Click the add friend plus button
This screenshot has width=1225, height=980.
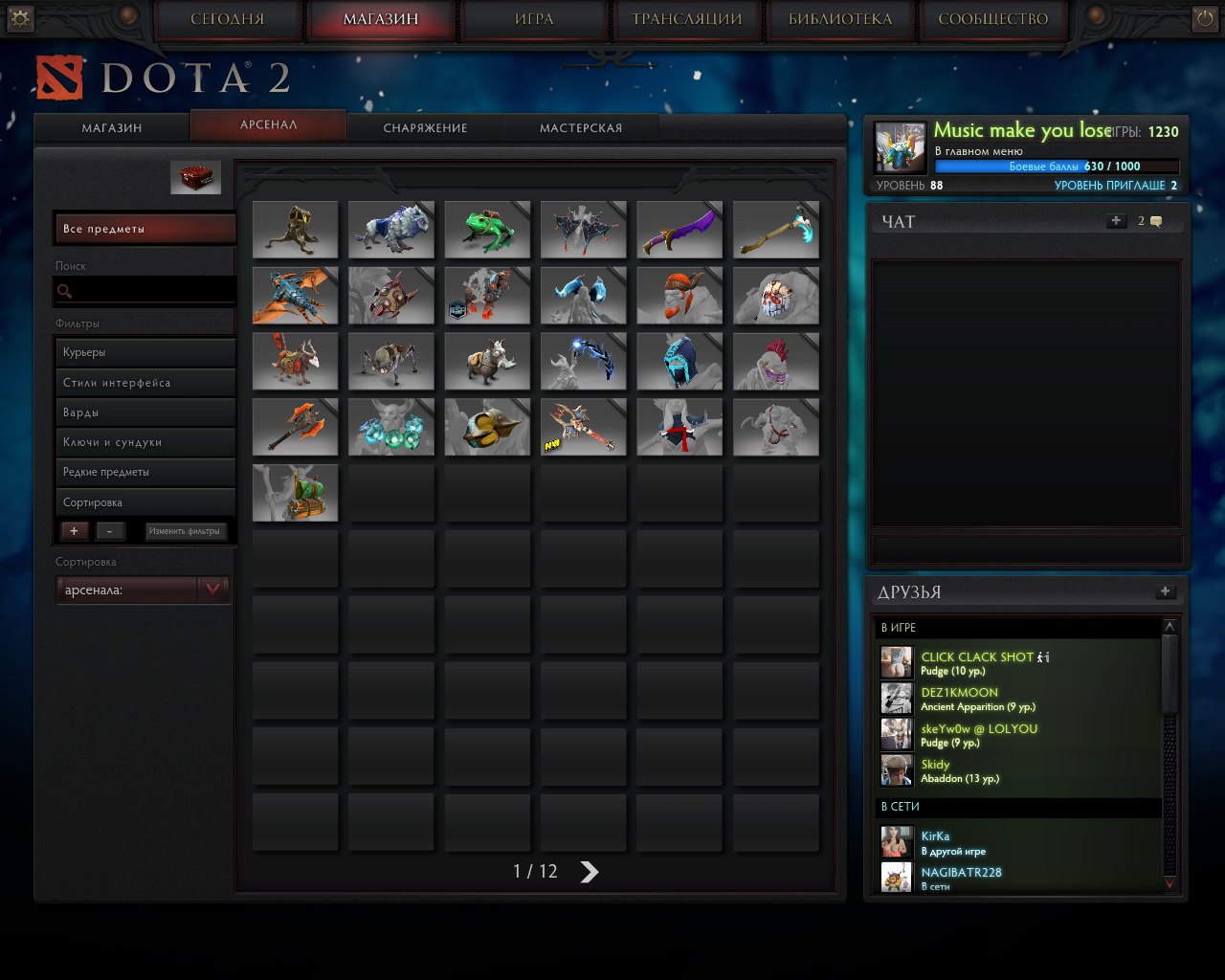1165,591
